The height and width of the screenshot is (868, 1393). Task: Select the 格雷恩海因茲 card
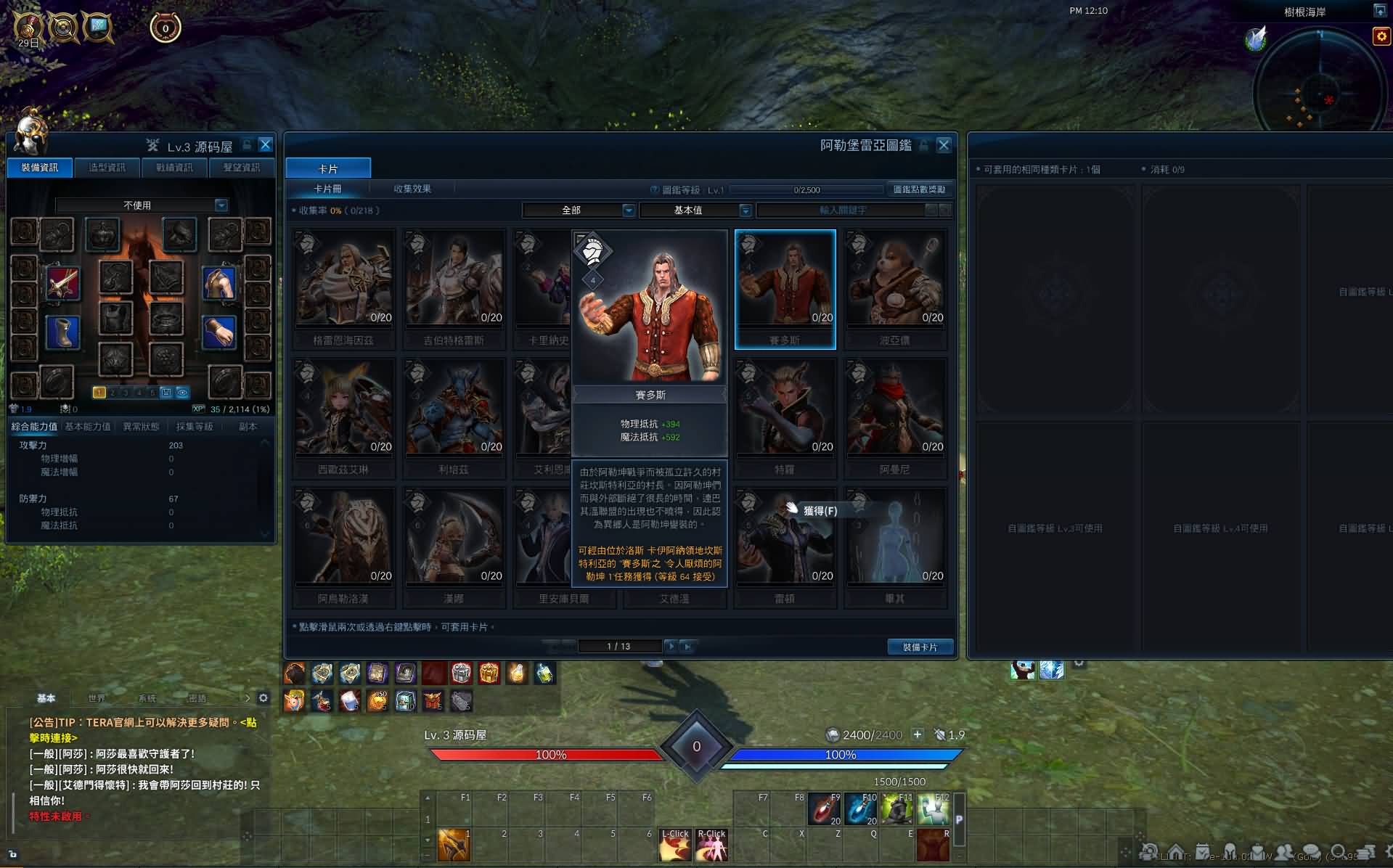pos(343,288)
